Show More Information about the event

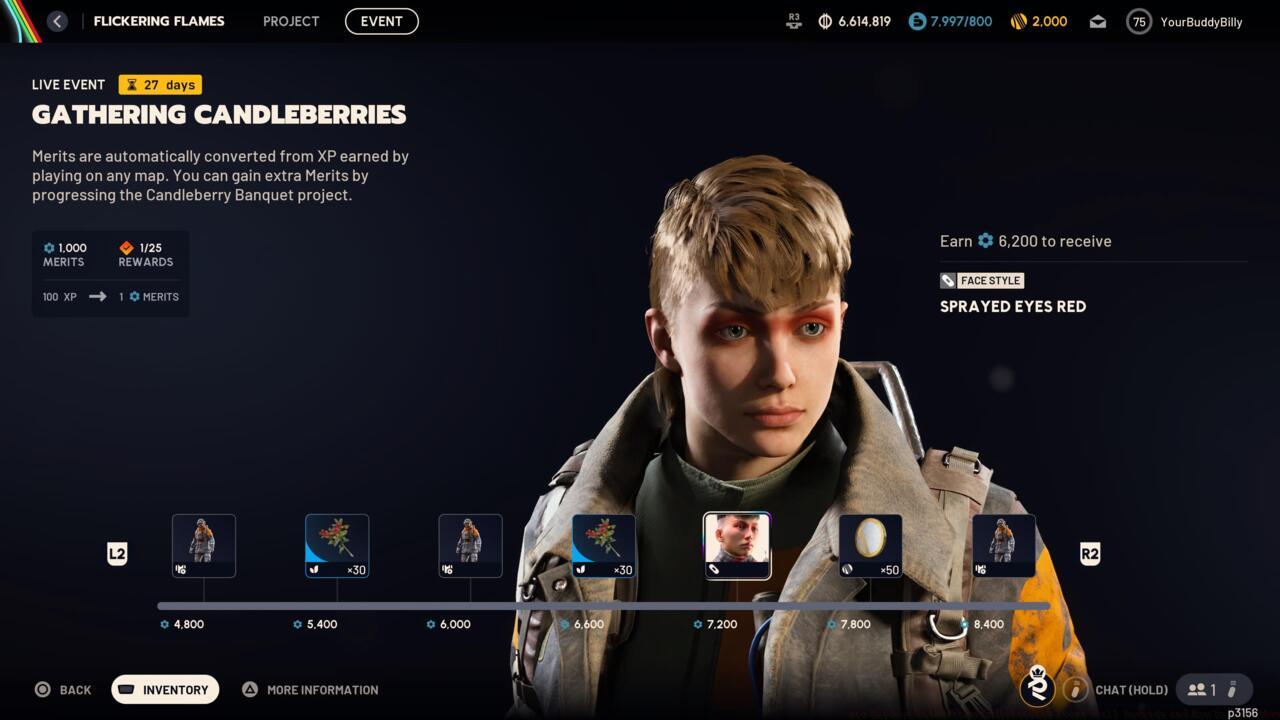coord(310,689)
